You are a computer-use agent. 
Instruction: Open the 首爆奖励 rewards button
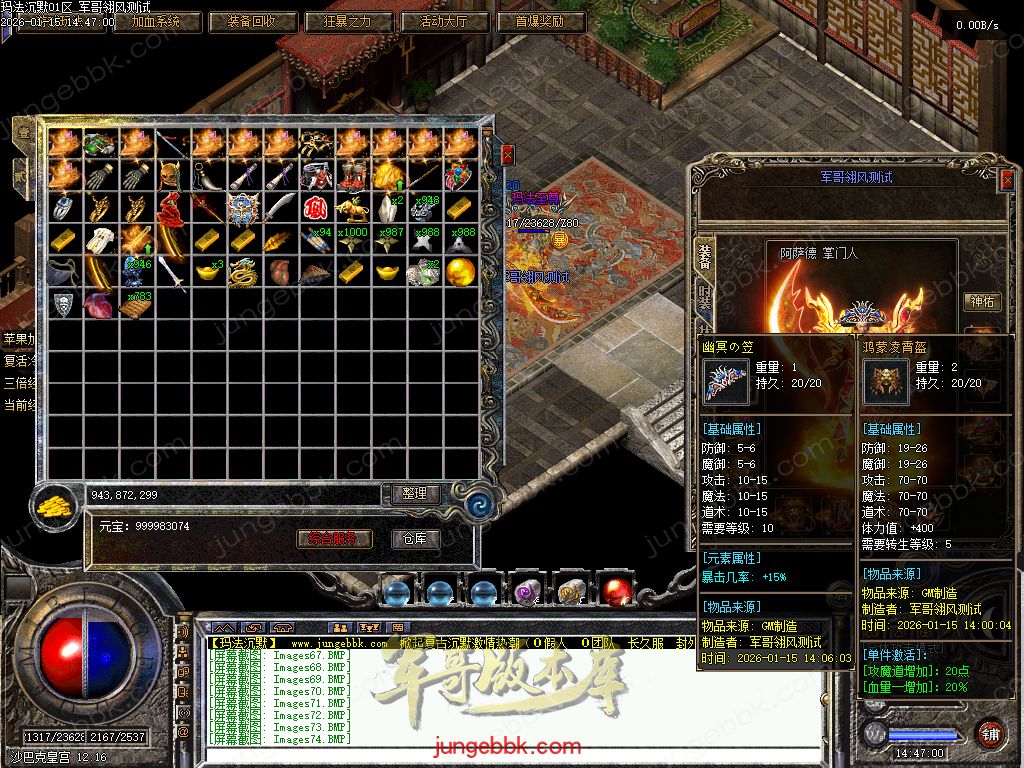(540, 21)
